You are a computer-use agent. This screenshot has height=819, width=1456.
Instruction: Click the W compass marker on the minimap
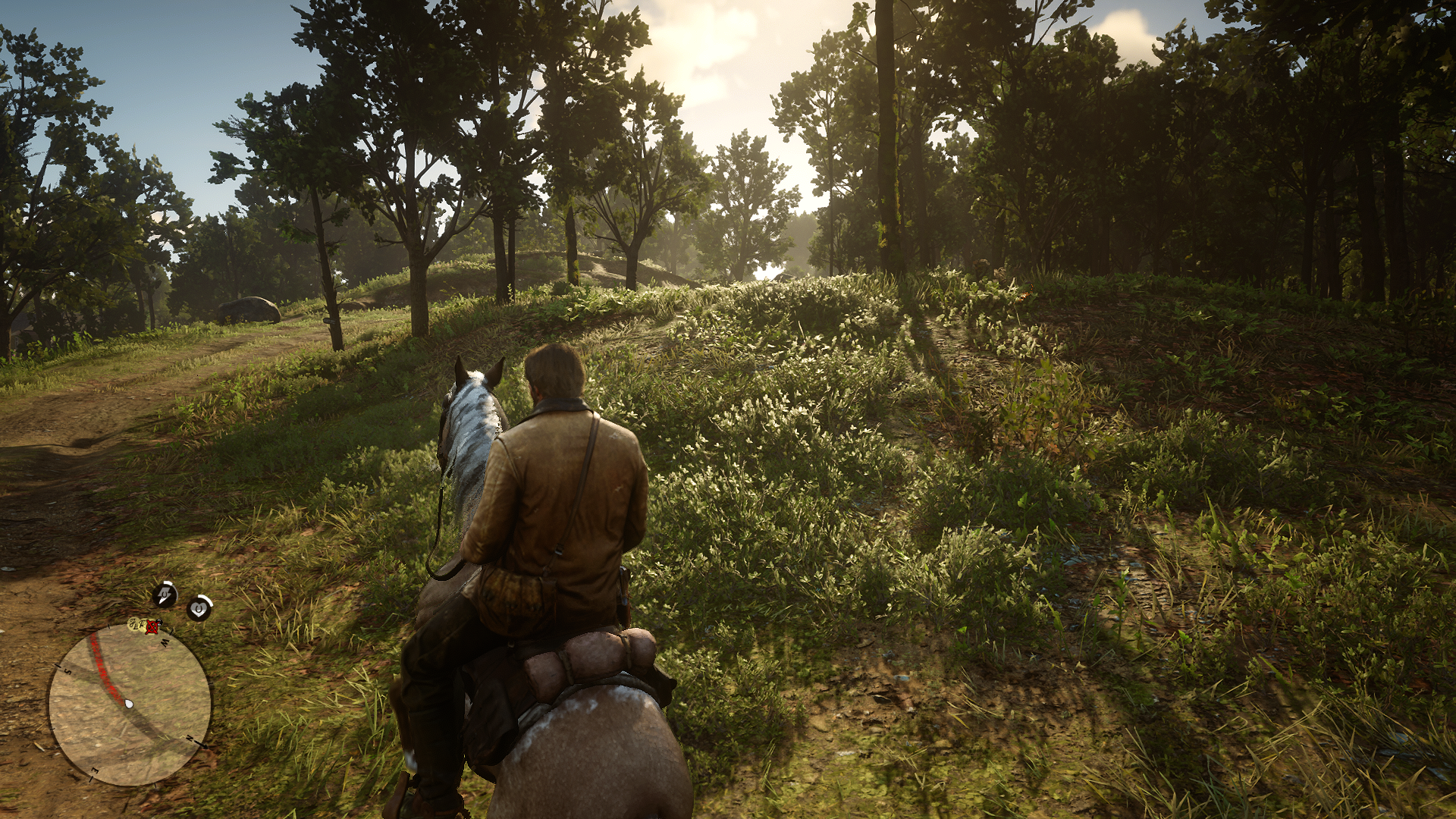coord(165,642)
